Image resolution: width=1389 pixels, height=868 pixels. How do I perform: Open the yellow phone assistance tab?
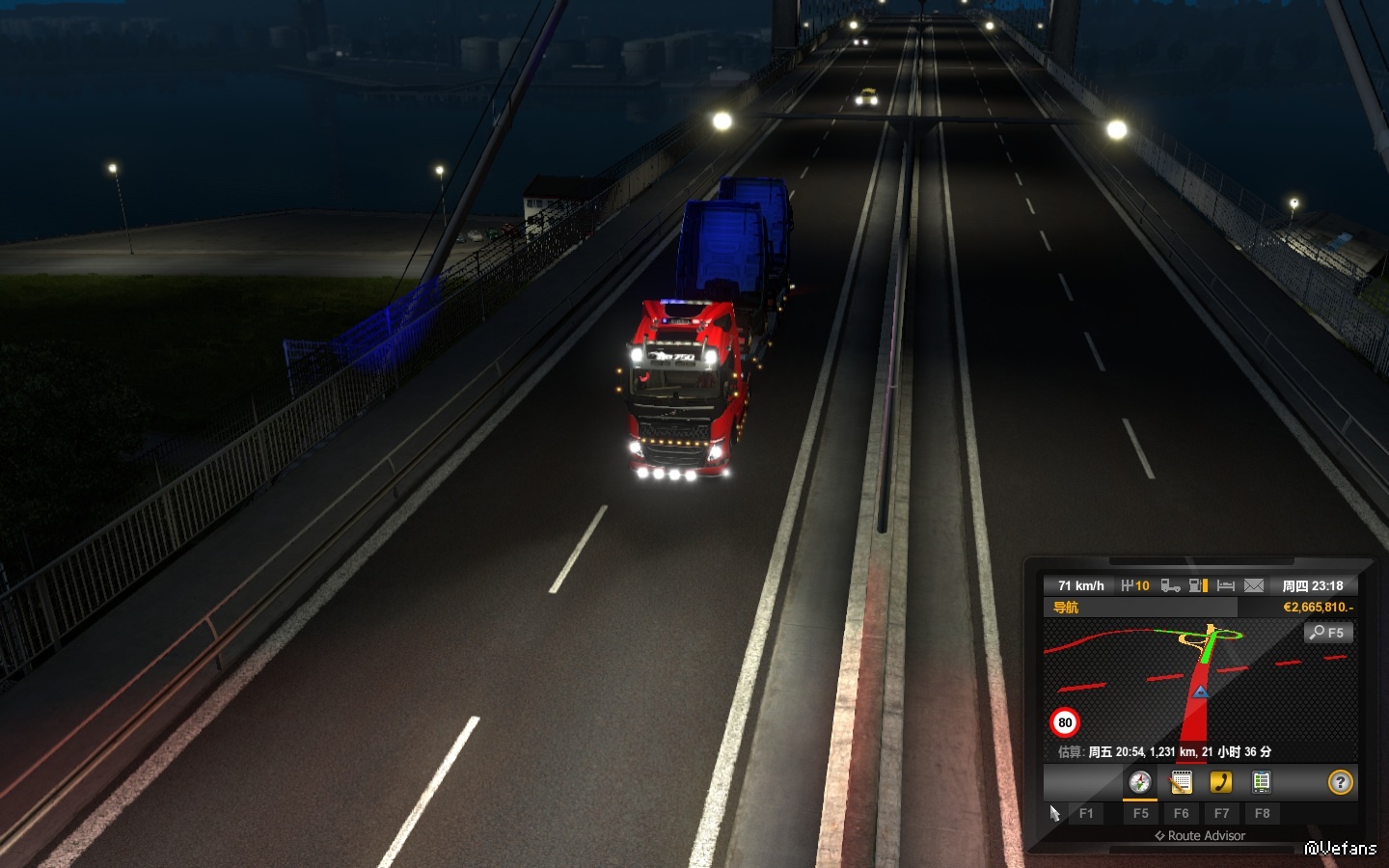click(x=1221, y=782)
